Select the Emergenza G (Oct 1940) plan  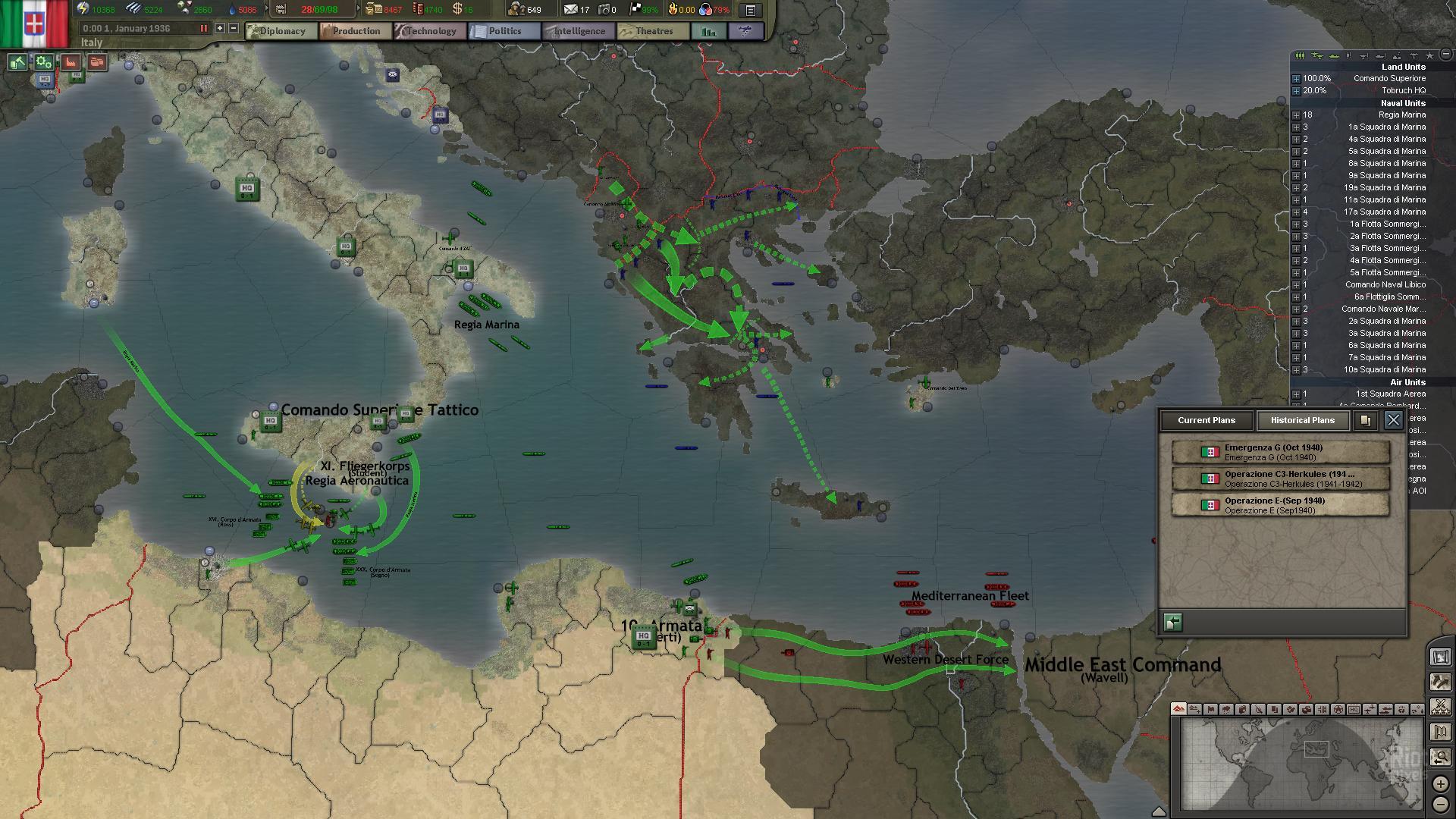(1281, 453)
